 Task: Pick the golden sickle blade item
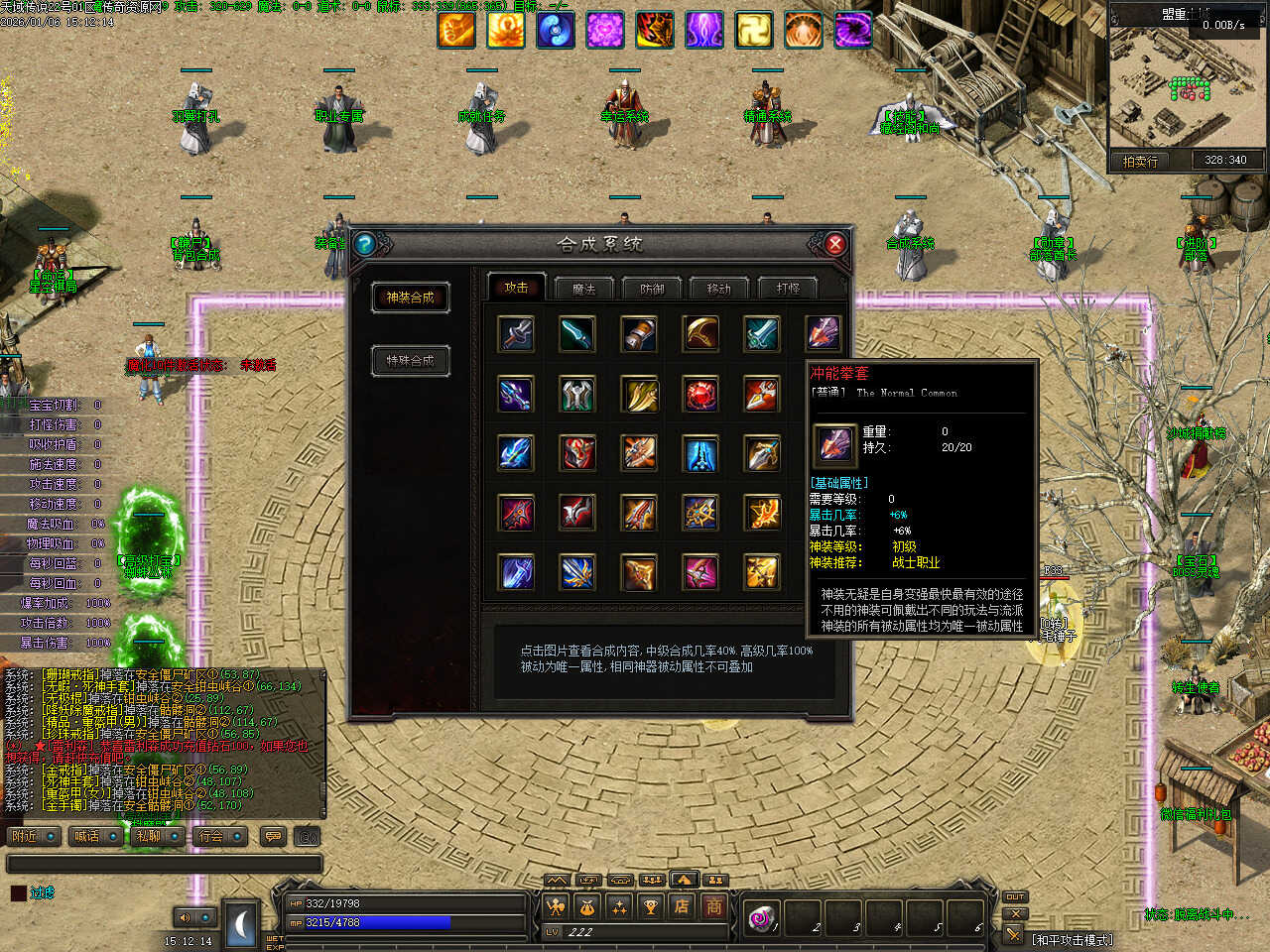pos(700,334)
